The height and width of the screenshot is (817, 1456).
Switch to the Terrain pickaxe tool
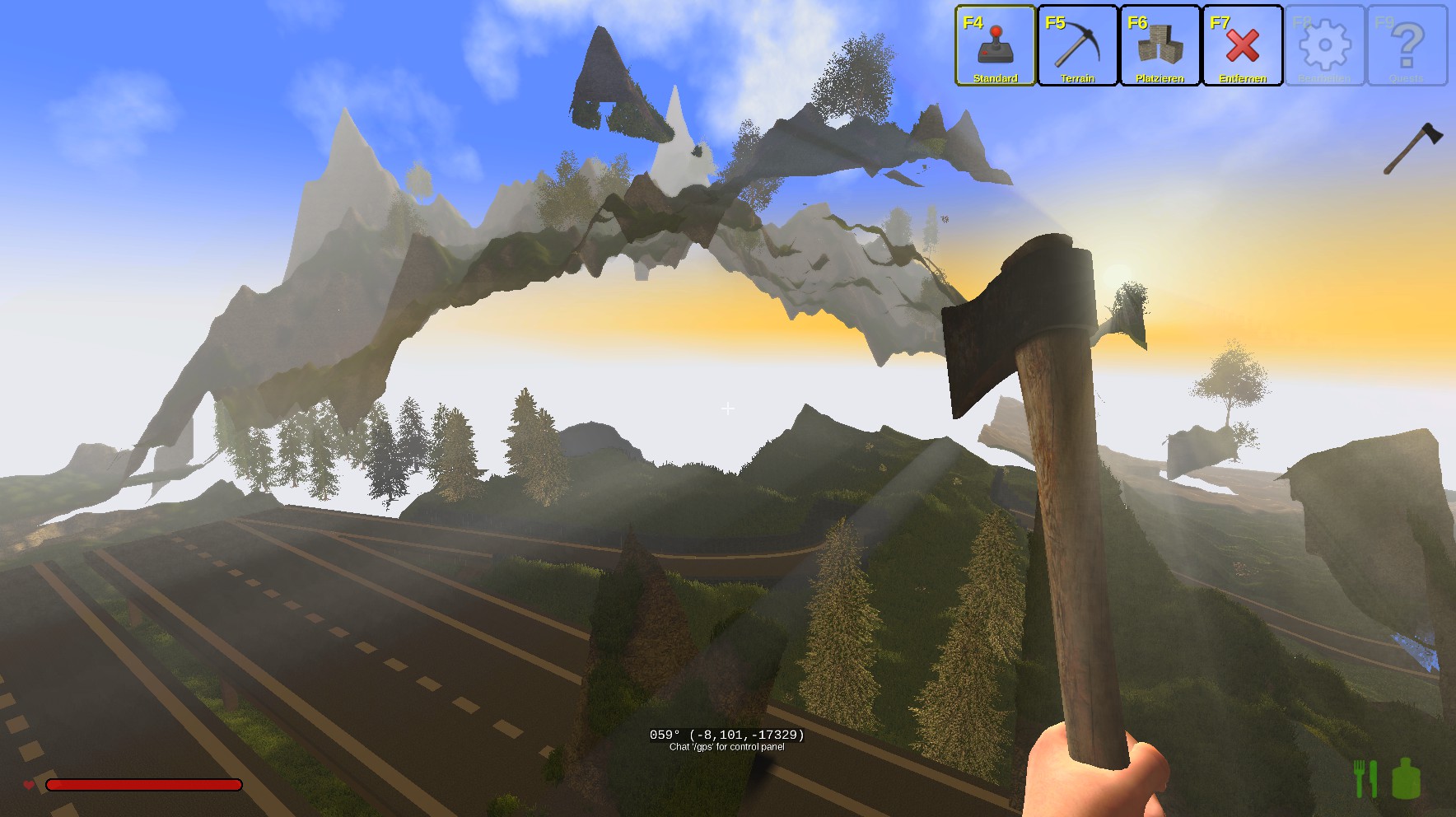click(1077, 46)
